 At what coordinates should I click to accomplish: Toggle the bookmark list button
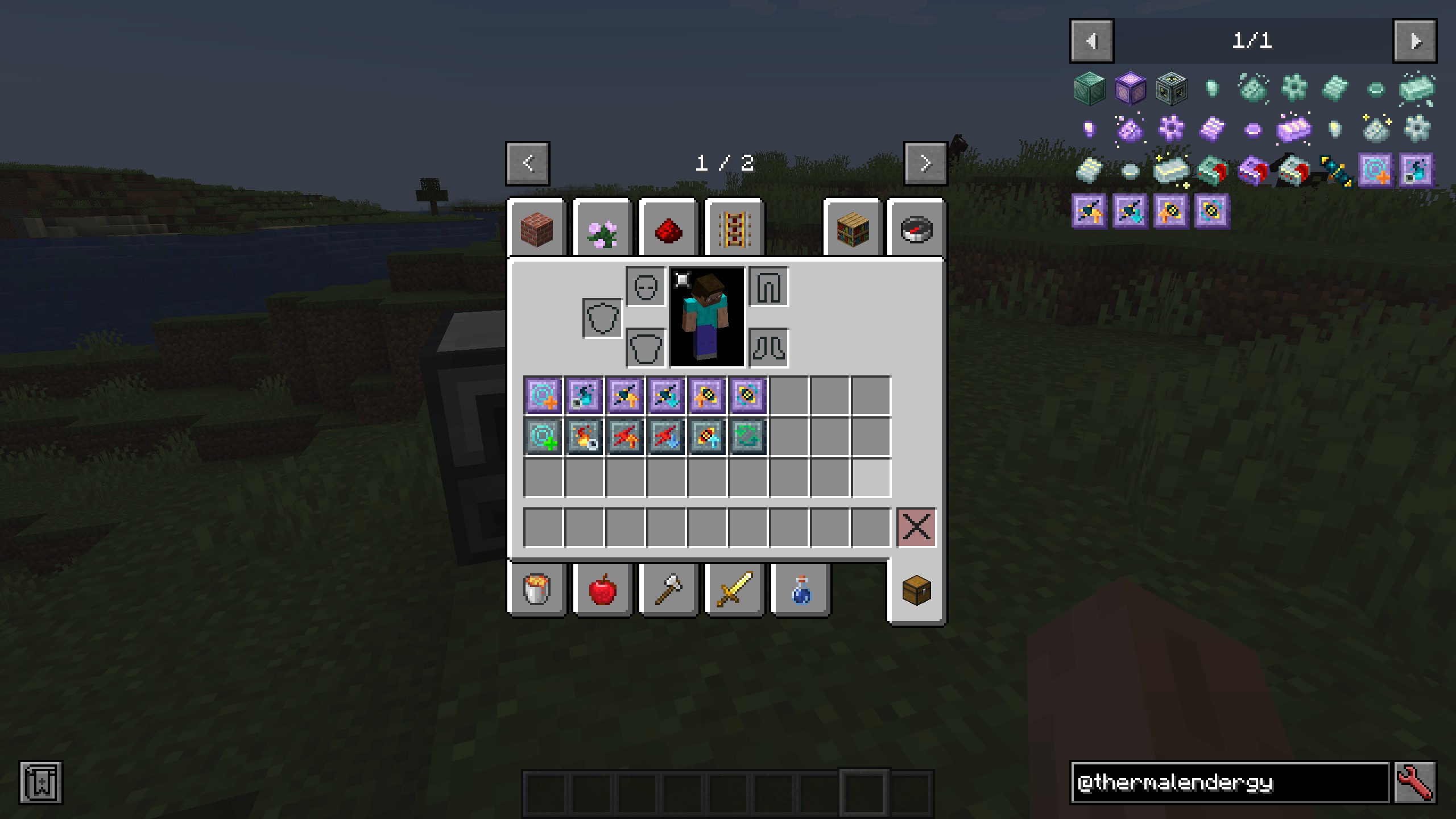(41, 783)
